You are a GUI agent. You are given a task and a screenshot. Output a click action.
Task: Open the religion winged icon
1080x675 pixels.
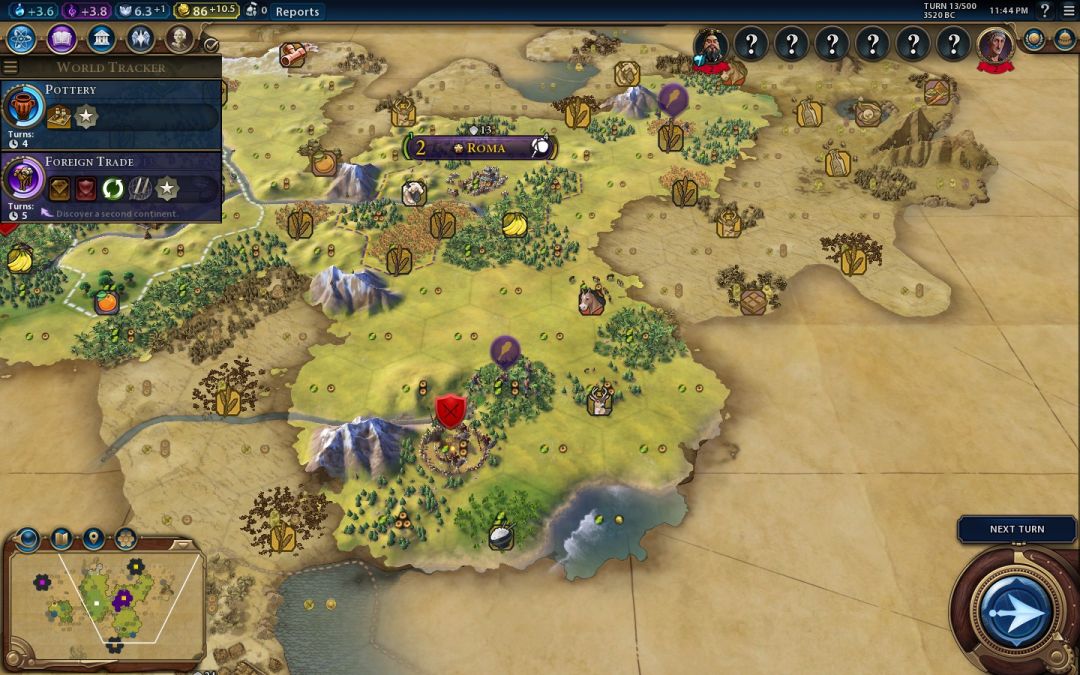click(x=140, y=39)
